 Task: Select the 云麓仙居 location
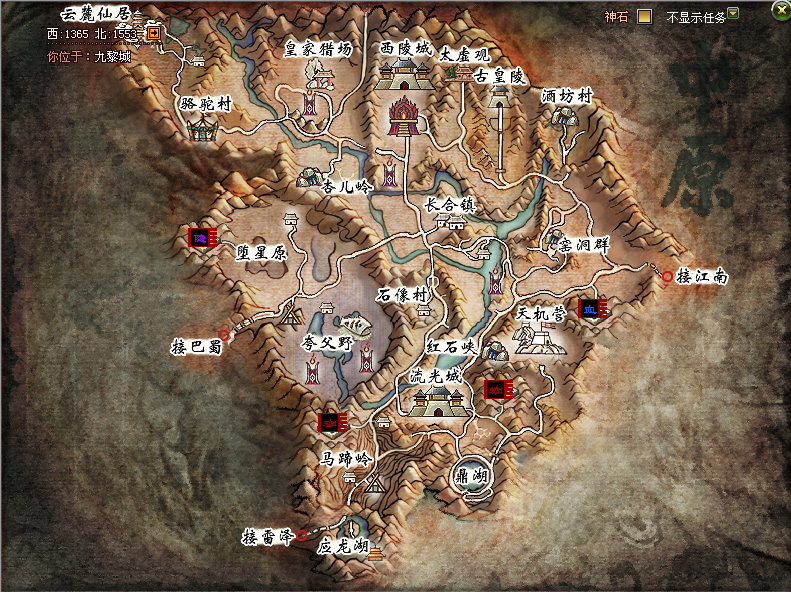95,14
